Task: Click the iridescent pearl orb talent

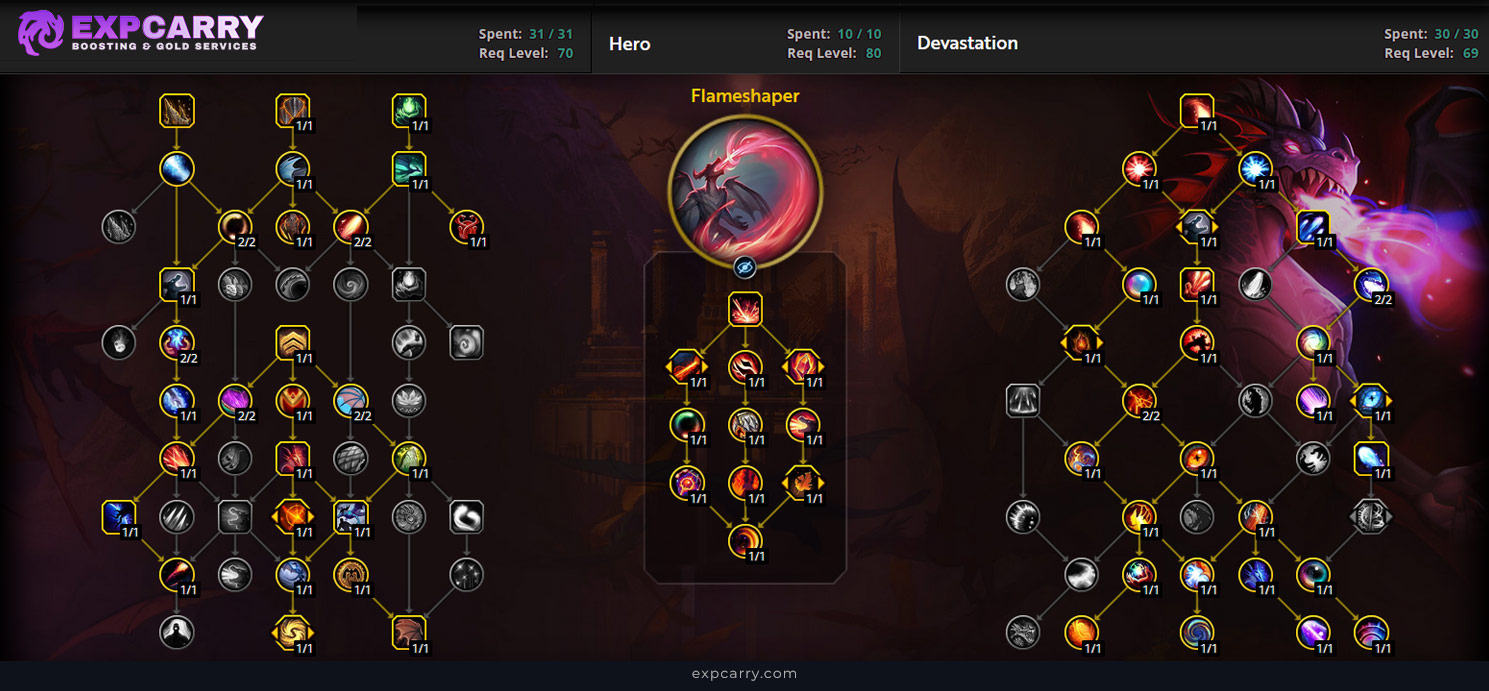Action: click(1138, 284)
